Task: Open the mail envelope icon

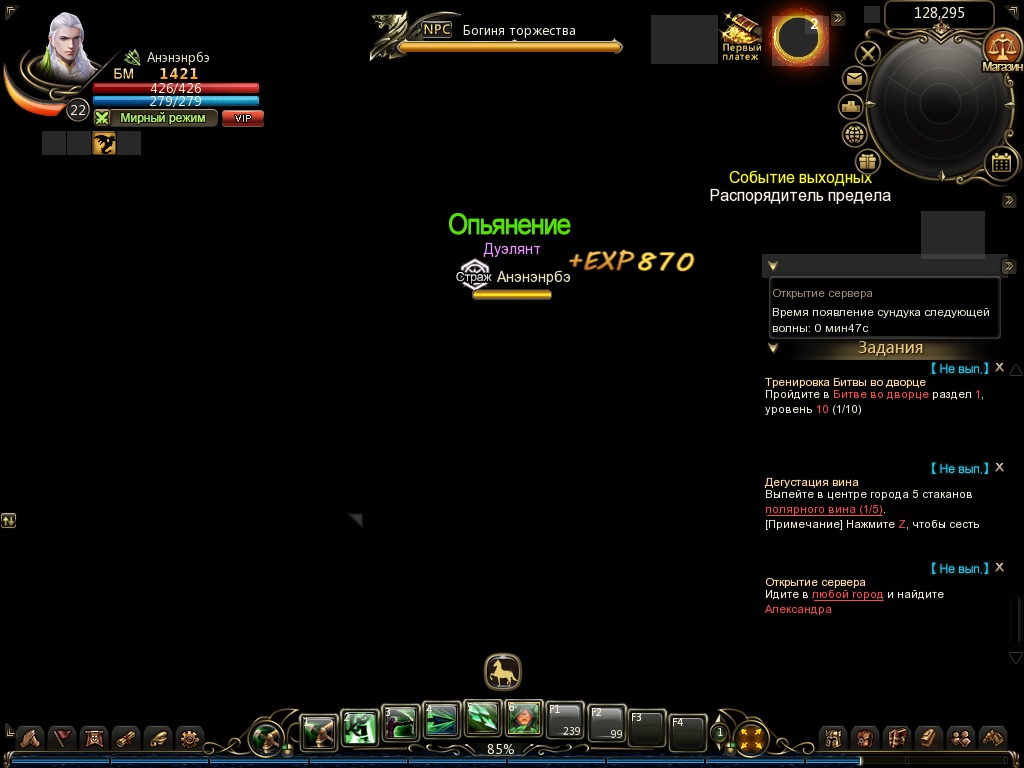Action: (x=855, y=78)
